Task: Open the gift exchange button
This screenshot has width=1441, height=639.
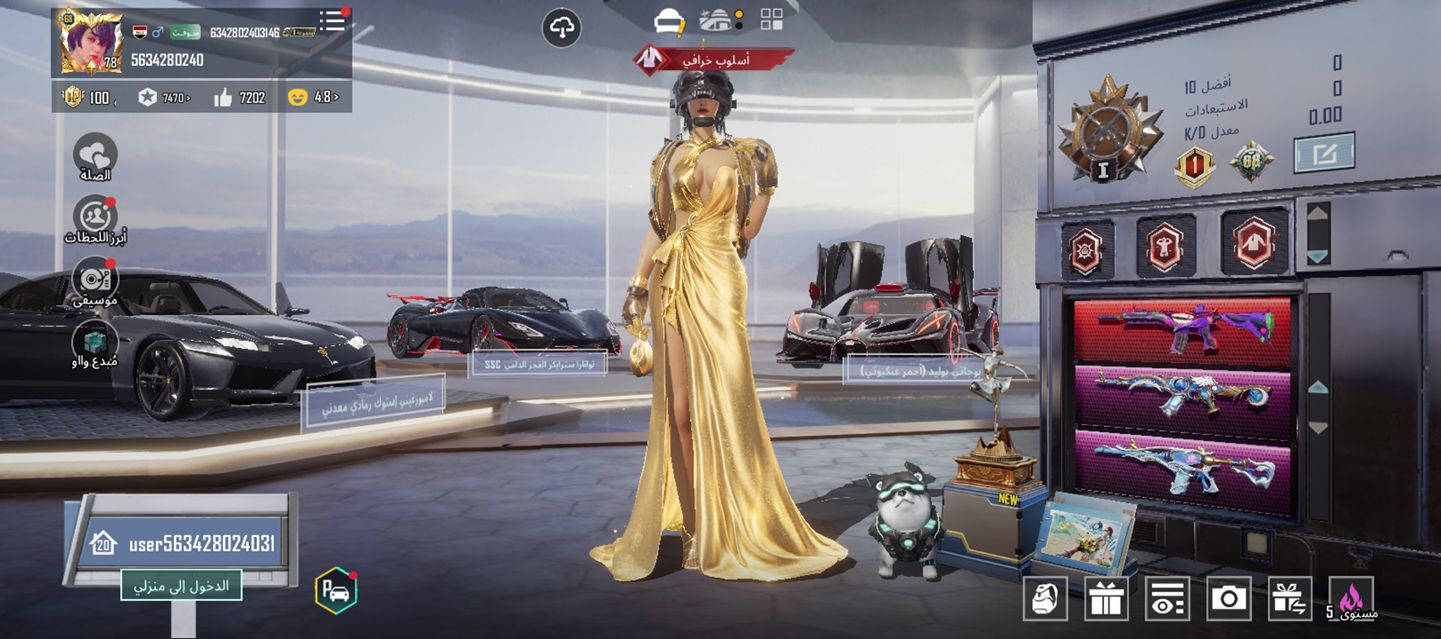Action: [1290, 598]
